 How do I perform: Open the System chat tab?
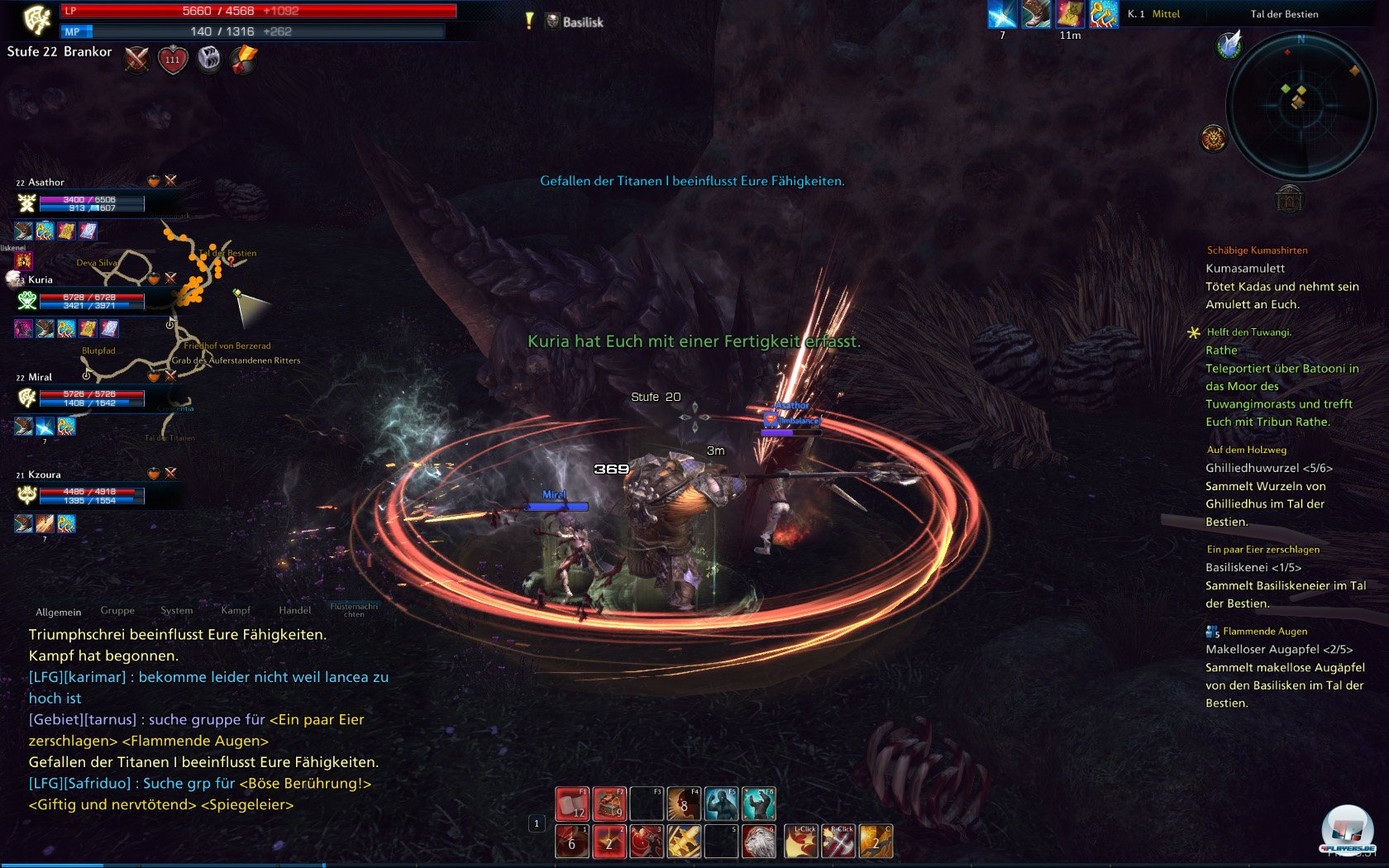point(176,611)
